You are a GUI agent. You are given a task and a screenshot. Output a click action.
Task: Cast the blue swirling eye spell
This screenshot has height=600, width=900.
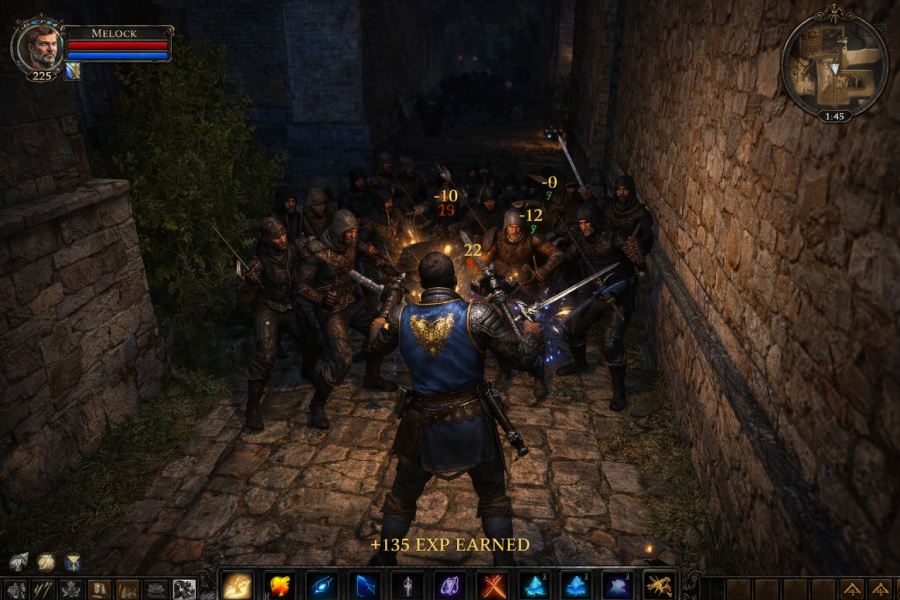(x=322, y=585)
